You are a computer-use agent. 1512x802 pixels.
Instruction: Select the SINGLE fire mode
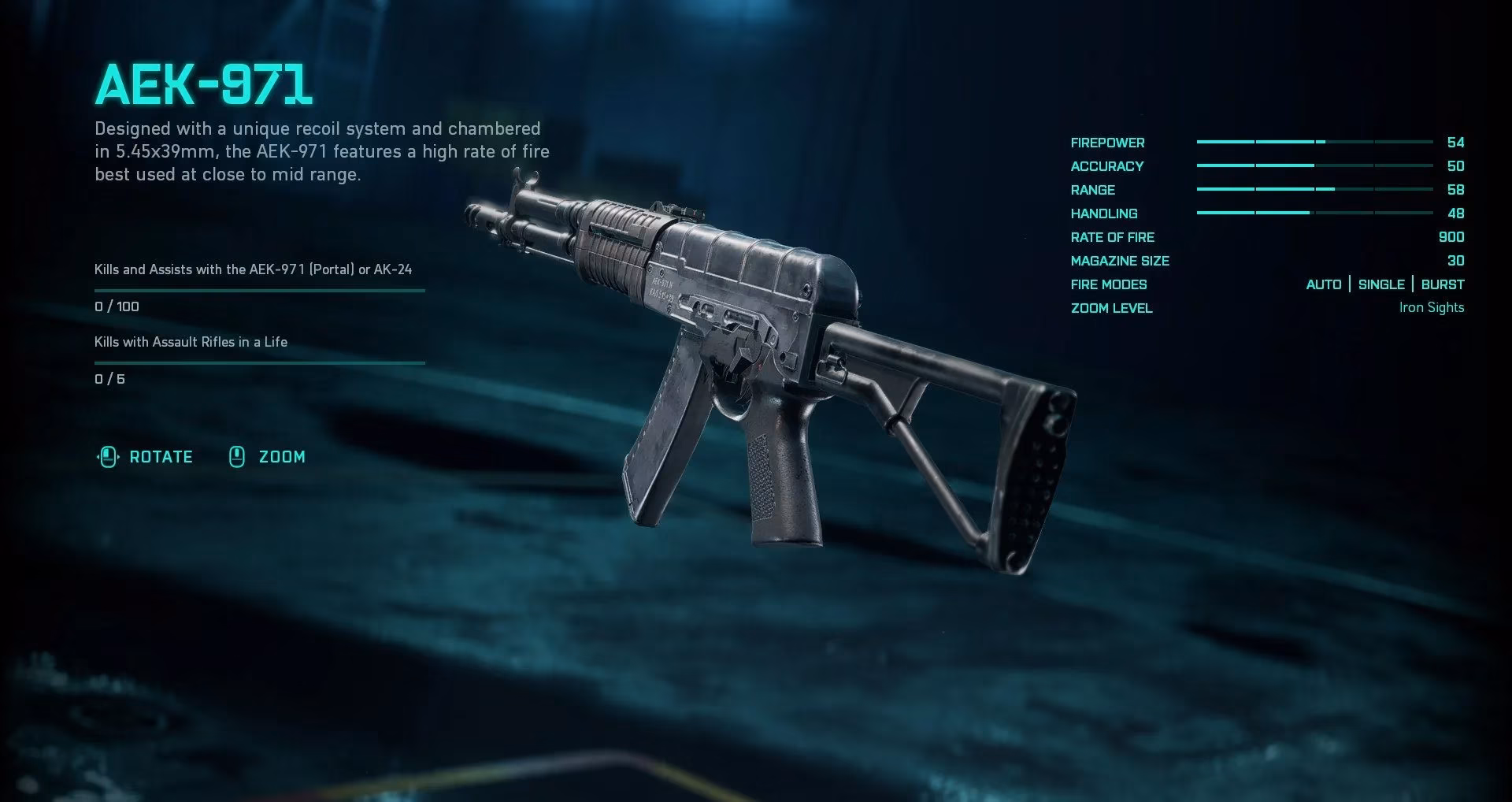point(1380,284)
